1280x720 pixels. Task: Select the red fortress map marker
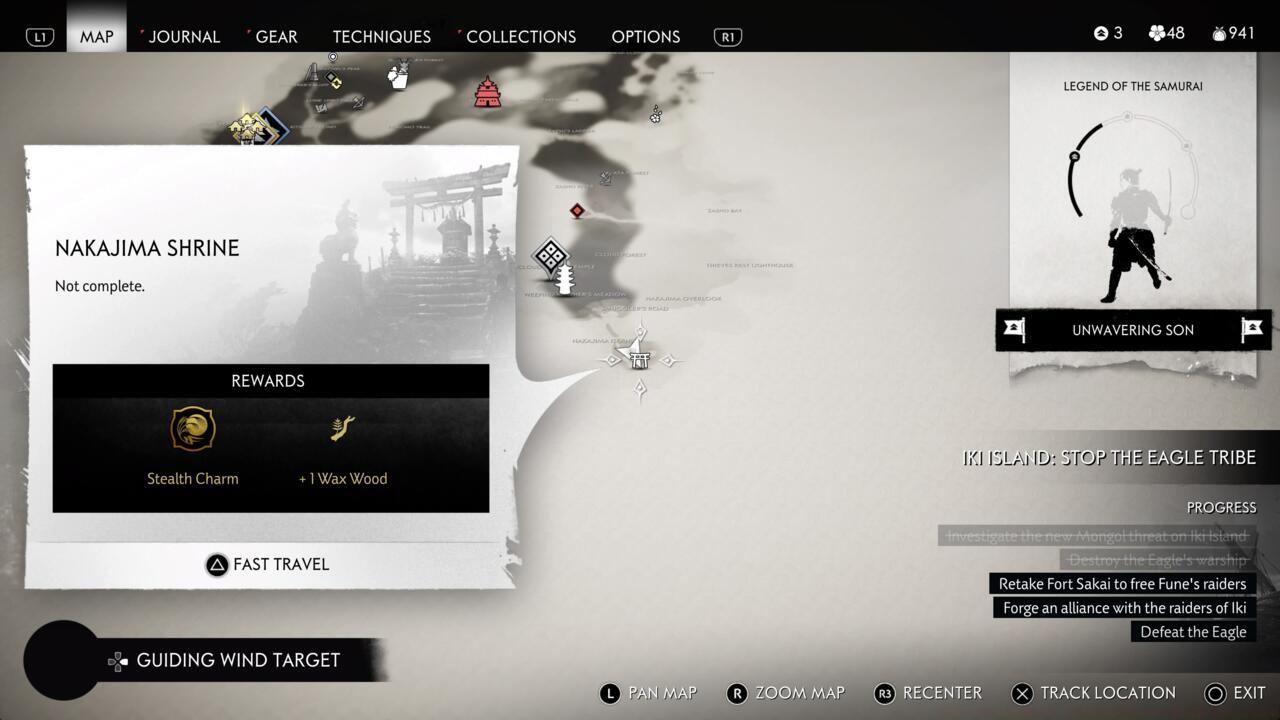click(x=487, y=92)
